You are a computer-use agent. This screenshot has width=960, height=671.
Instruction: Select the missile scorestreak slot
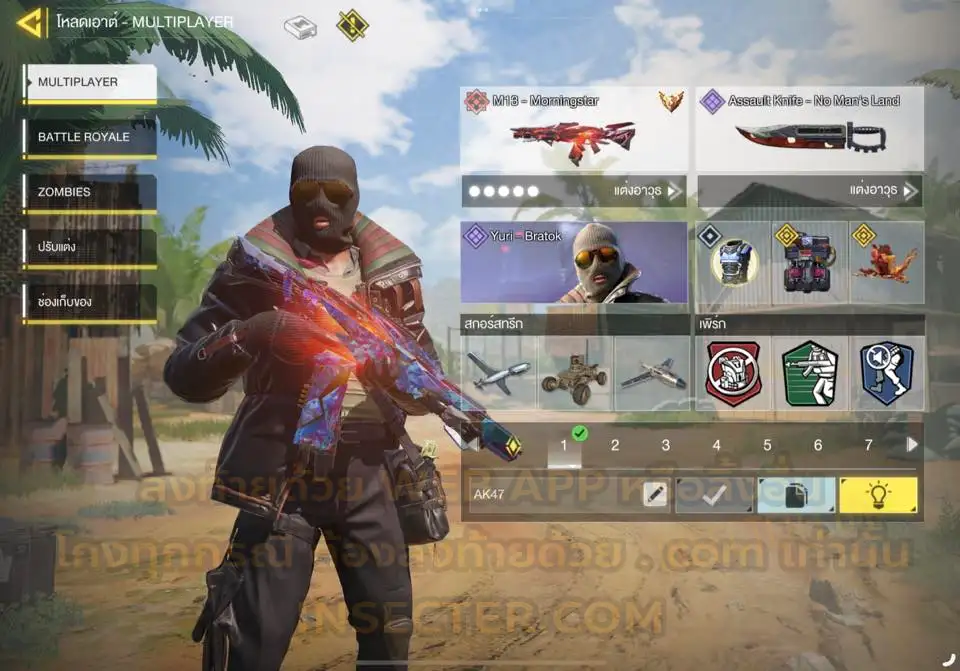pos(499,374)
